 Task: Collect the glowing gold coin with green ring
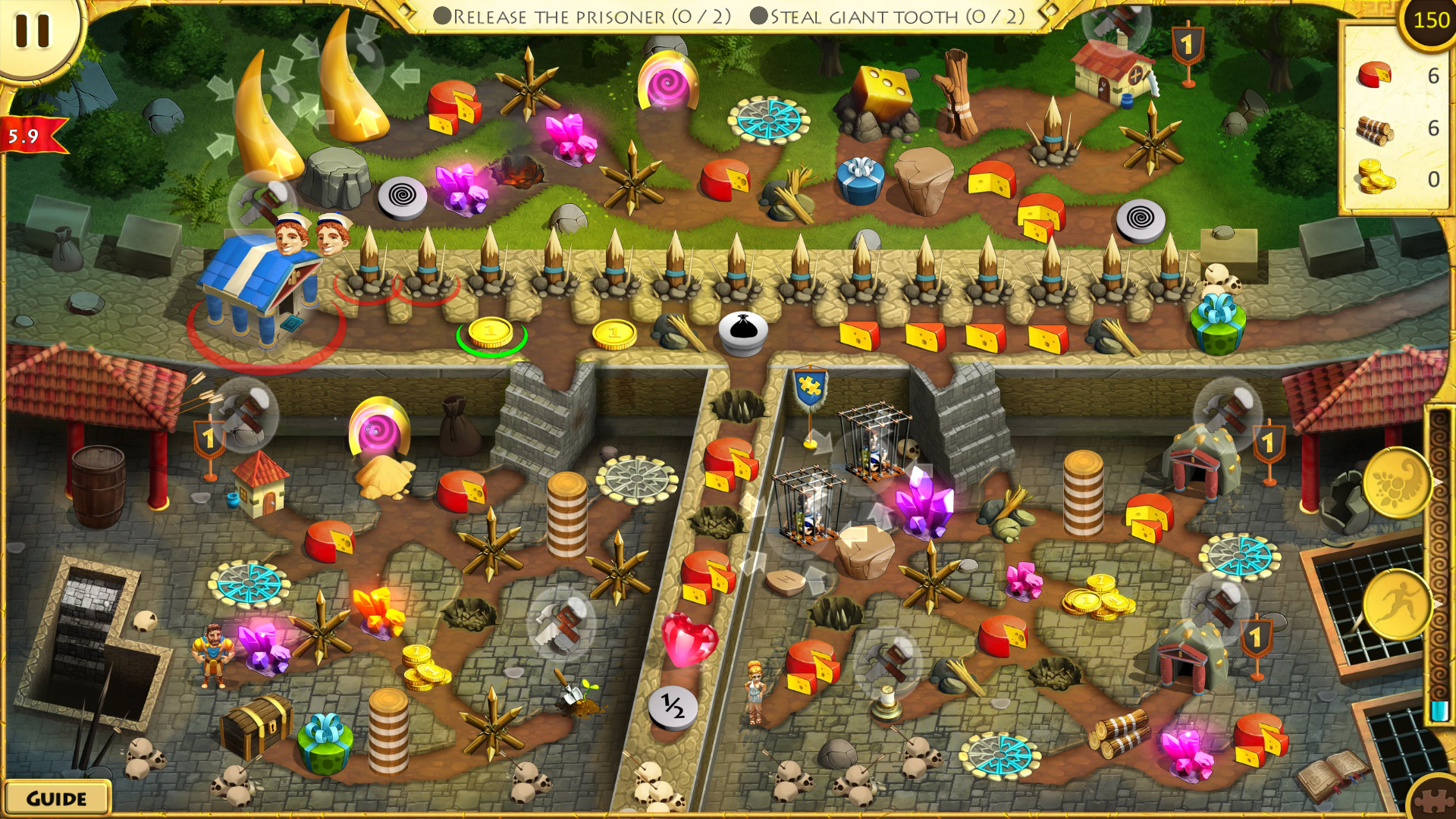pos(489,331)
